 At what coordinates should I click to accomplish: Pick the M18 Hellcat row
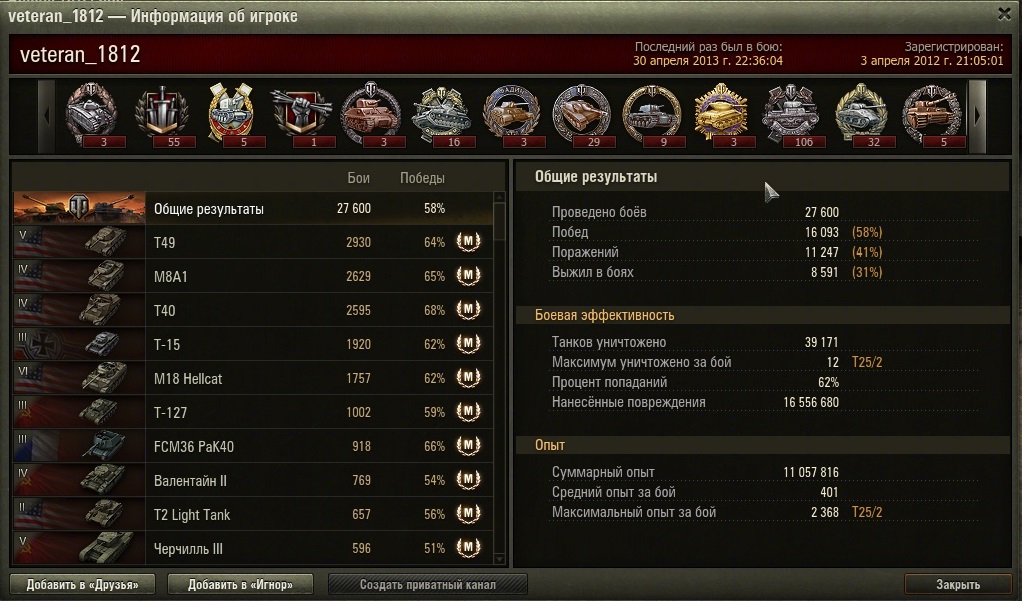[253, 379]
